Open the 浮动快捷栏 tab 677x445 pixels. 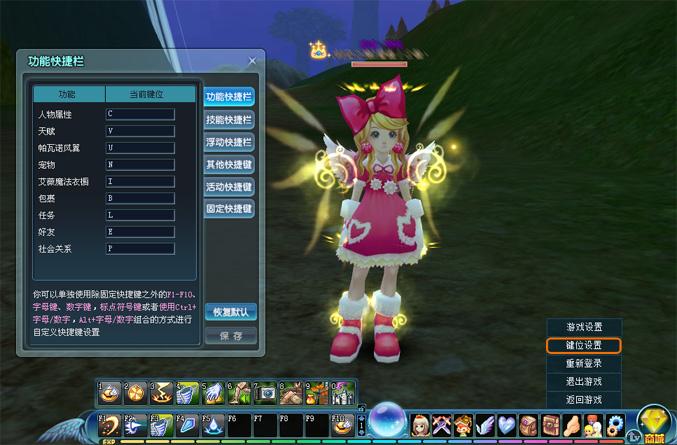click(x=229, y=142)
